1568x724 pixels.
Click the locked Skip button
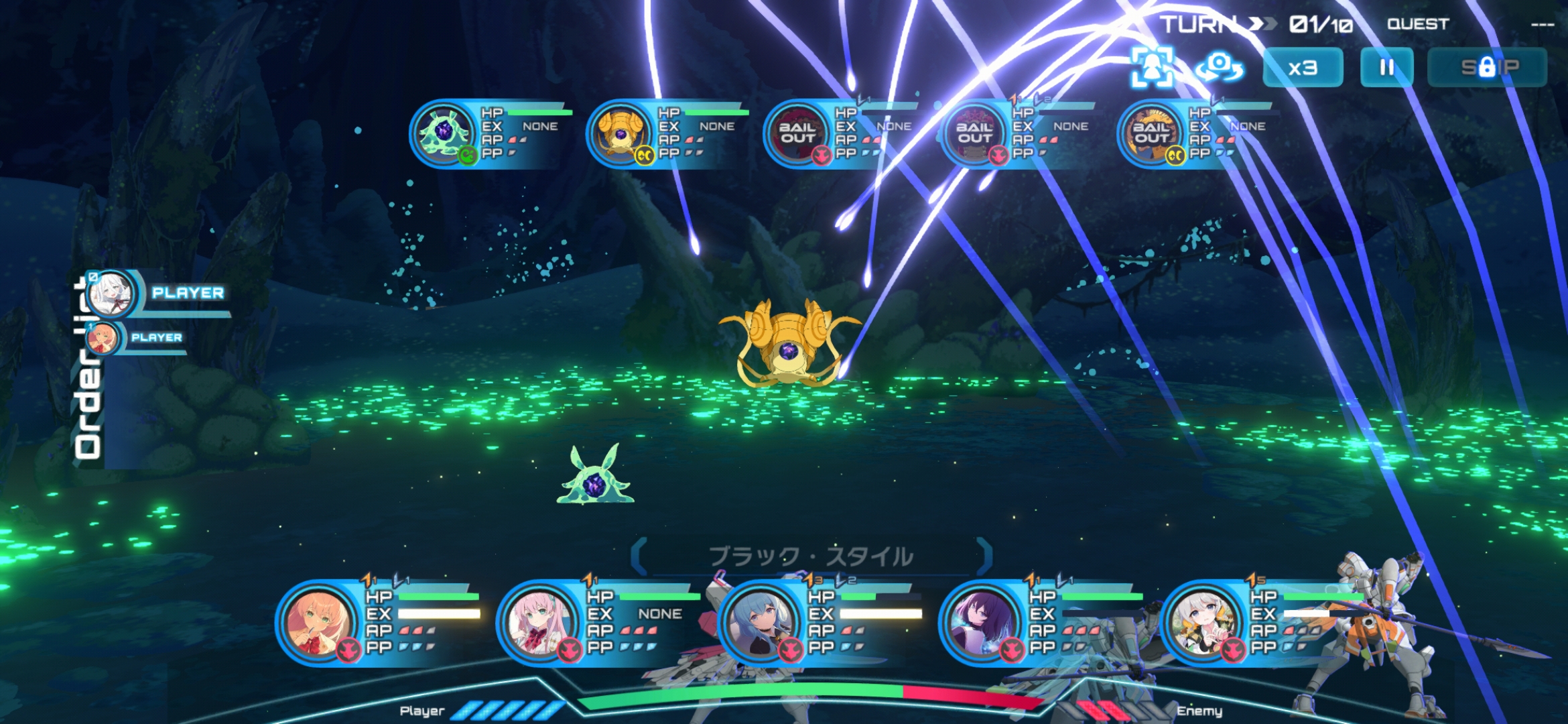1487,68
